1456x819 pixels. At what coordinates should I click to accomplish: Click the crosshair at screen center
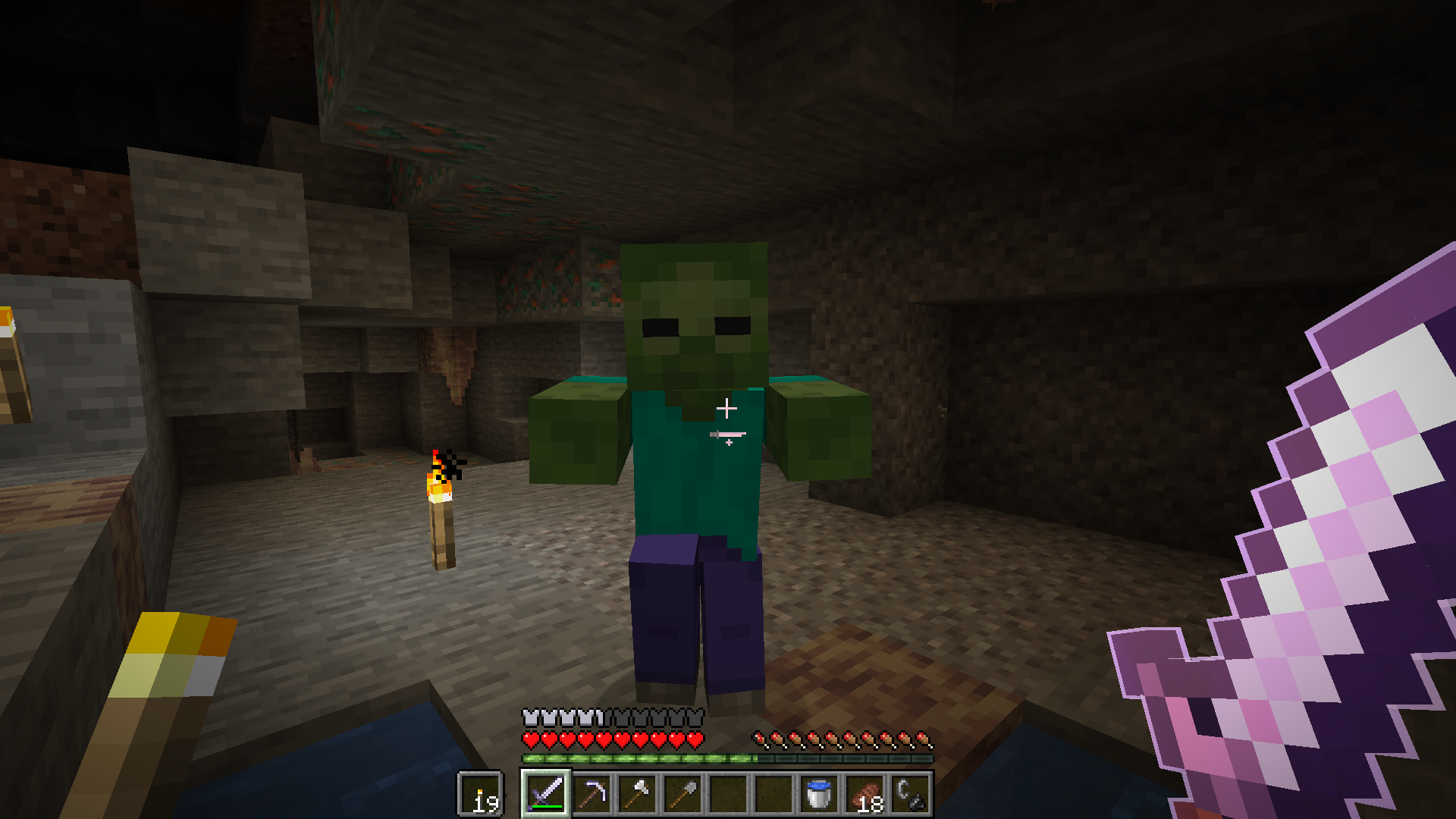[x=728, y=409]
